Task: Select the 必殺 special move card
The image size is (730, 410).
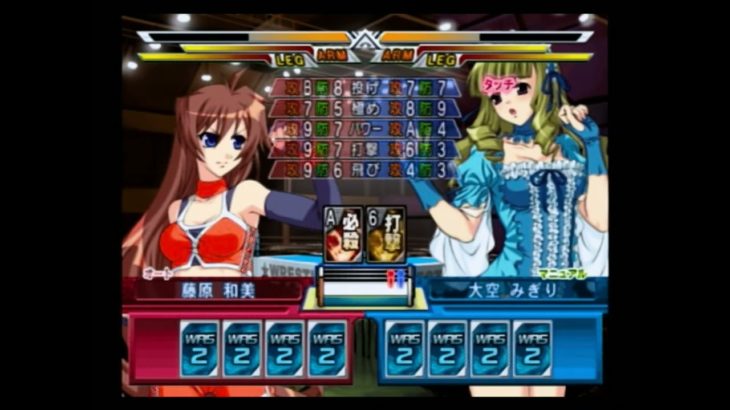Action: tap(343, 234)
